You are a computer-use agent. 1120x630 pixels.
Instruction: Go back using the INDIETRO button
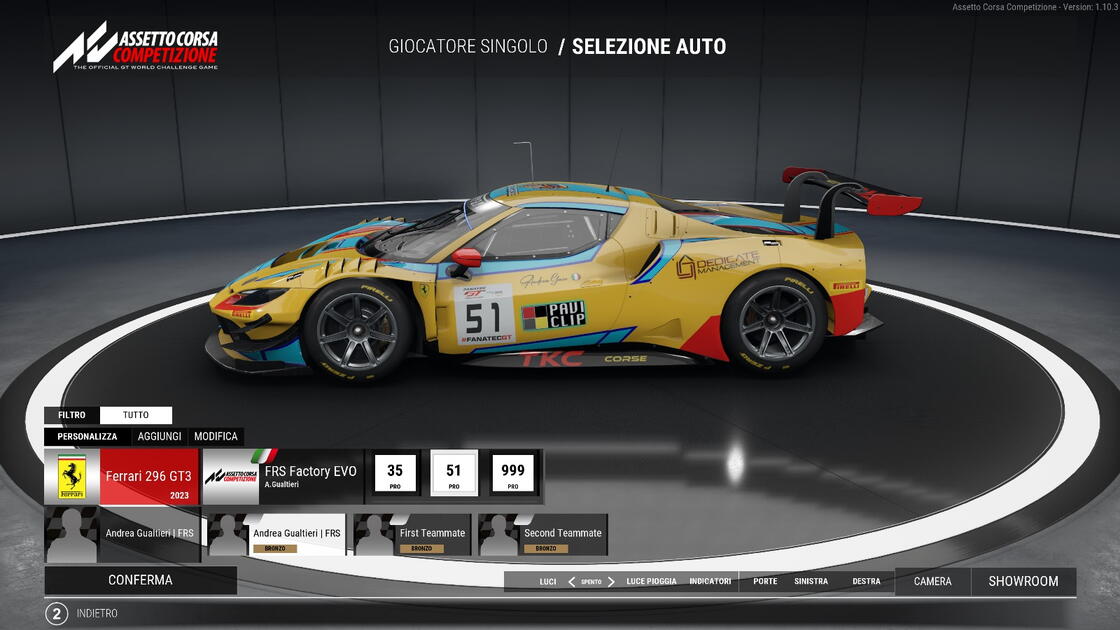click(x=97, y=613)
